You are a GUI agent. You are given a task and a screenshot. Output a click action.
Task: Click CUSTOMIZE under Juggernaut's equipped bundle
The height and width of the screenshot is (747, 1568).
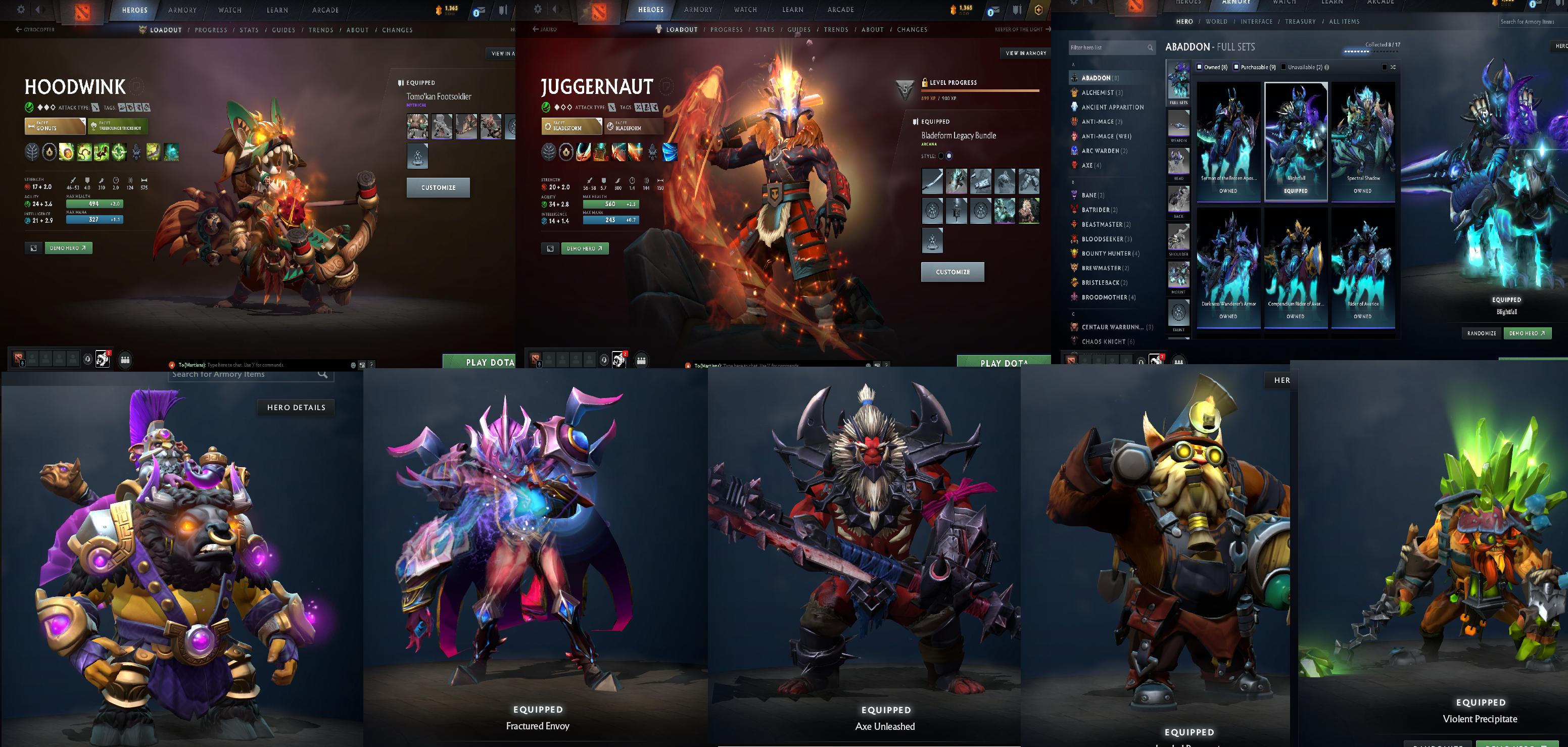[953, 272]
